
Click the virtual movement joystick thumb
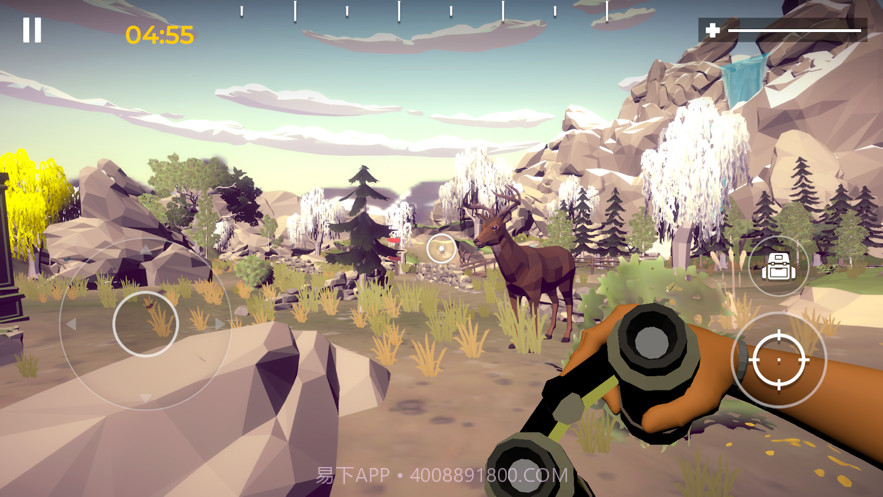145,323
